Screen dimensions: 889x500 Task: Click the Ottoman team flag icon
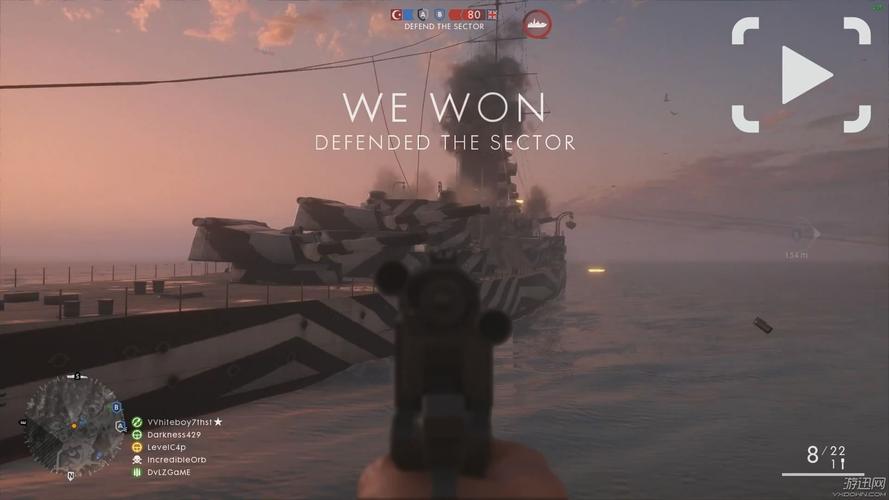398,14
